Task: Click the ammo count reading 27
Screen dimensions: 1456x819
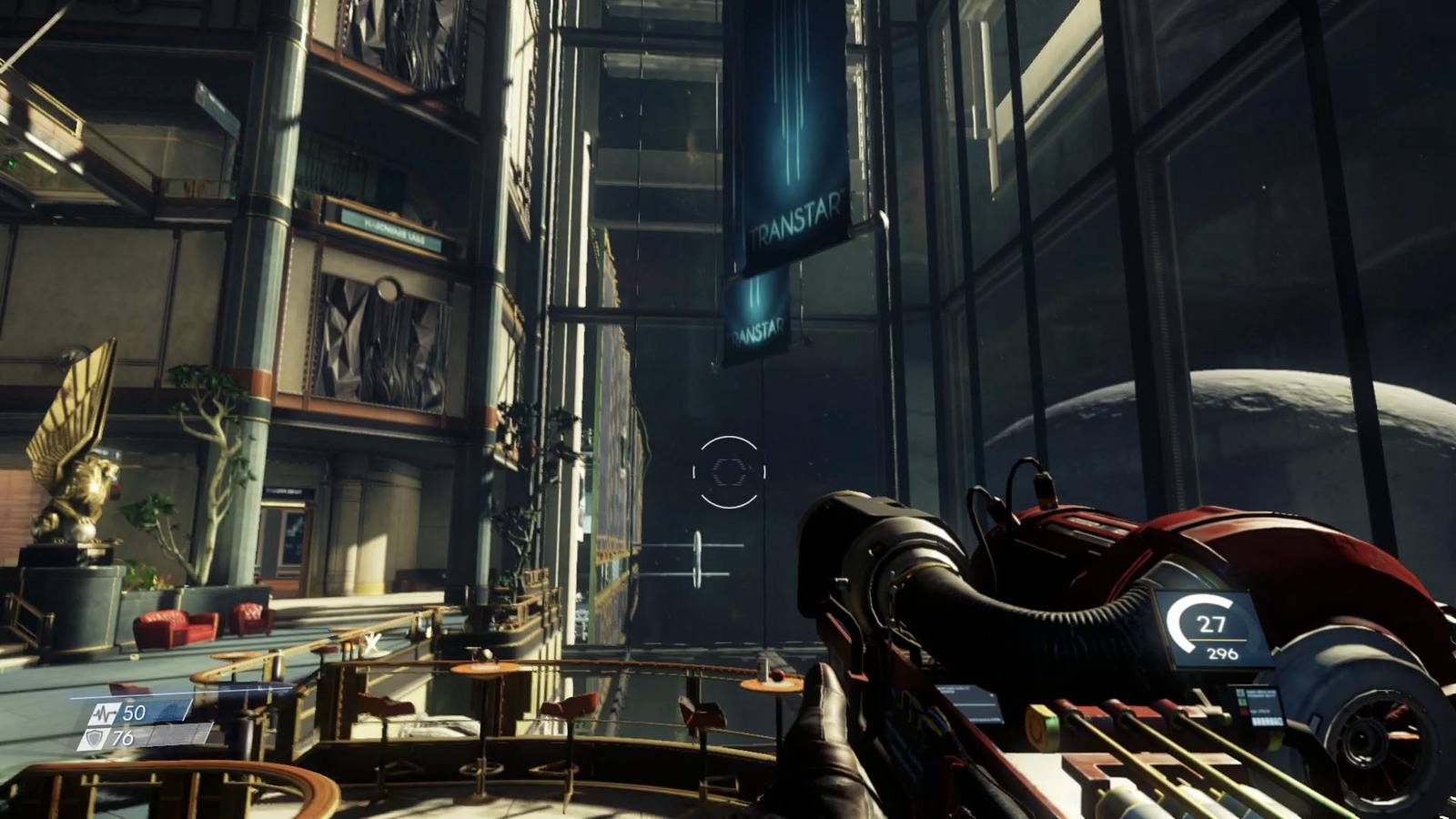Action: (1213, 622)
